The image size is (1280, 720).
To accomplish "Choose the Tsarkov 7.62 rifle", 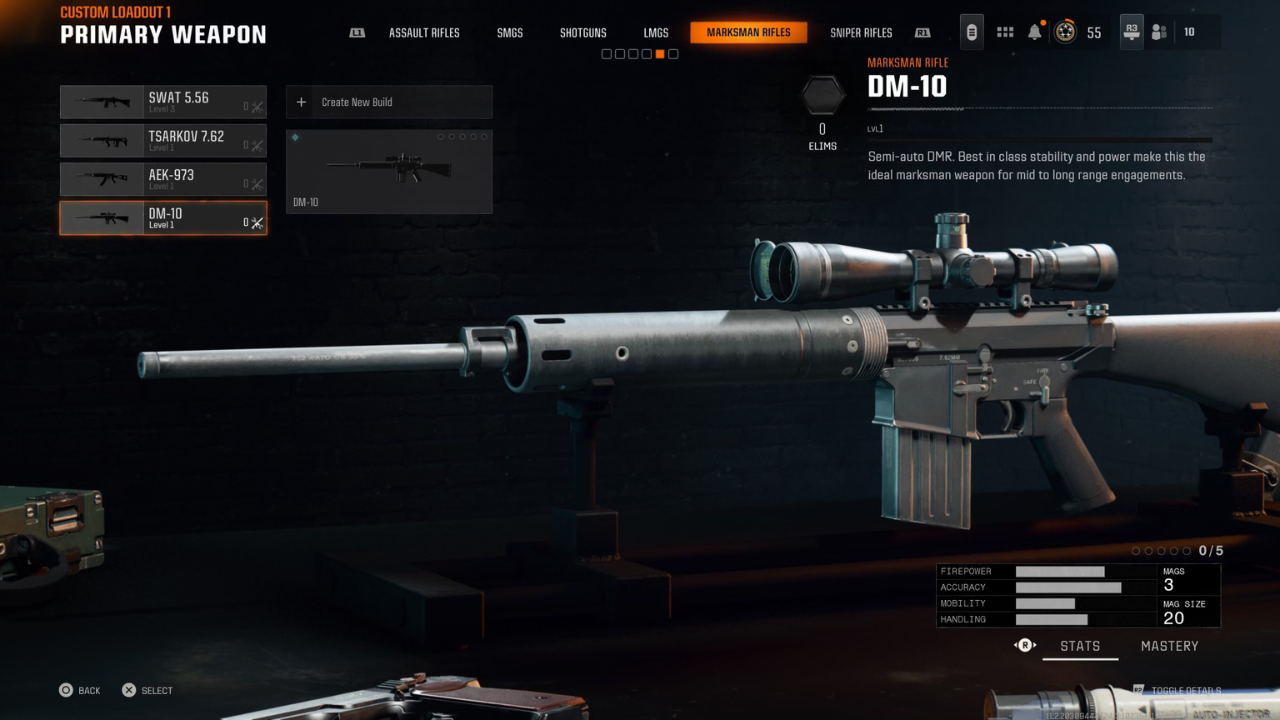I will coord(163,141).
